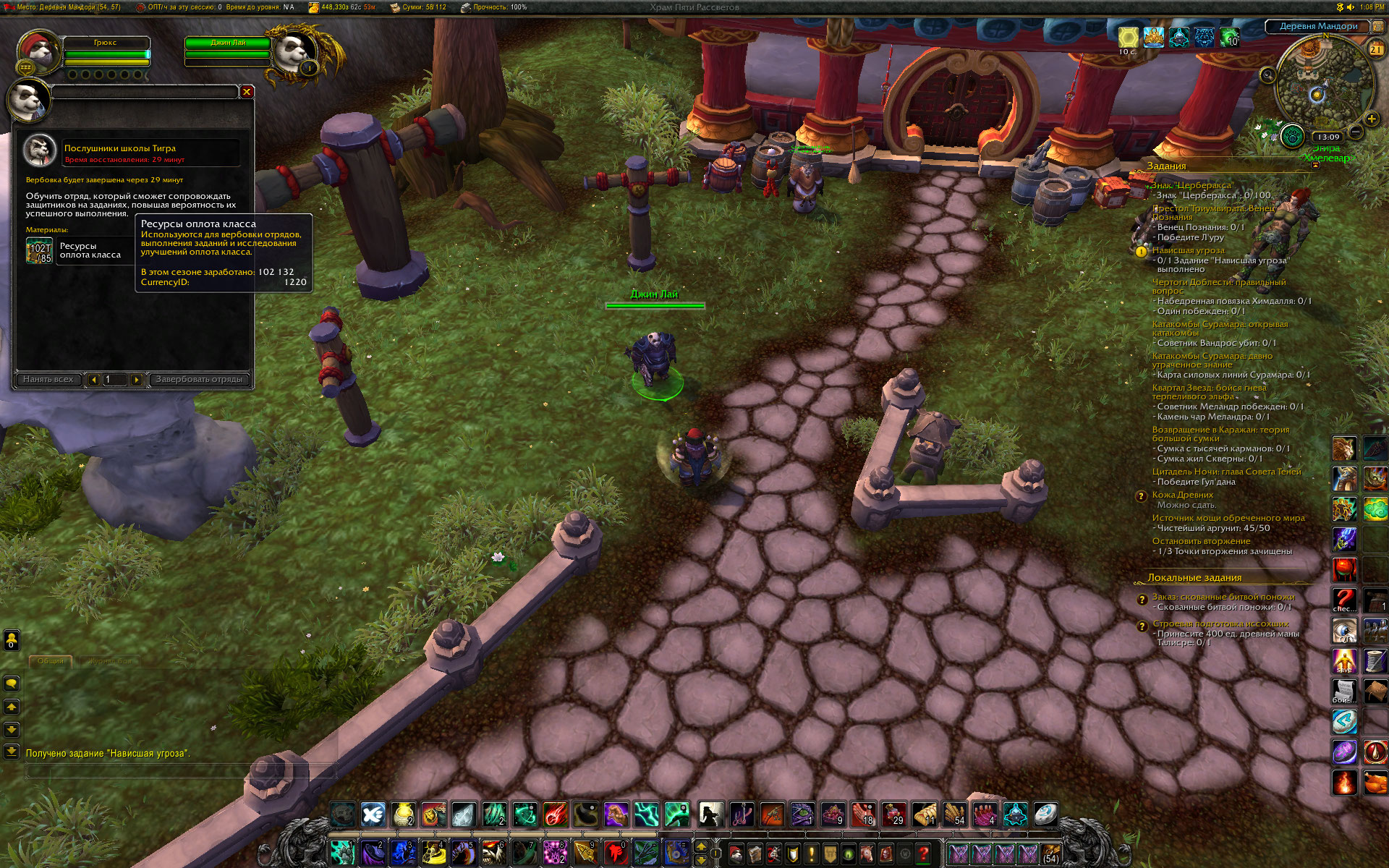Activate the red fireball ability icon

tap(556, 814)
